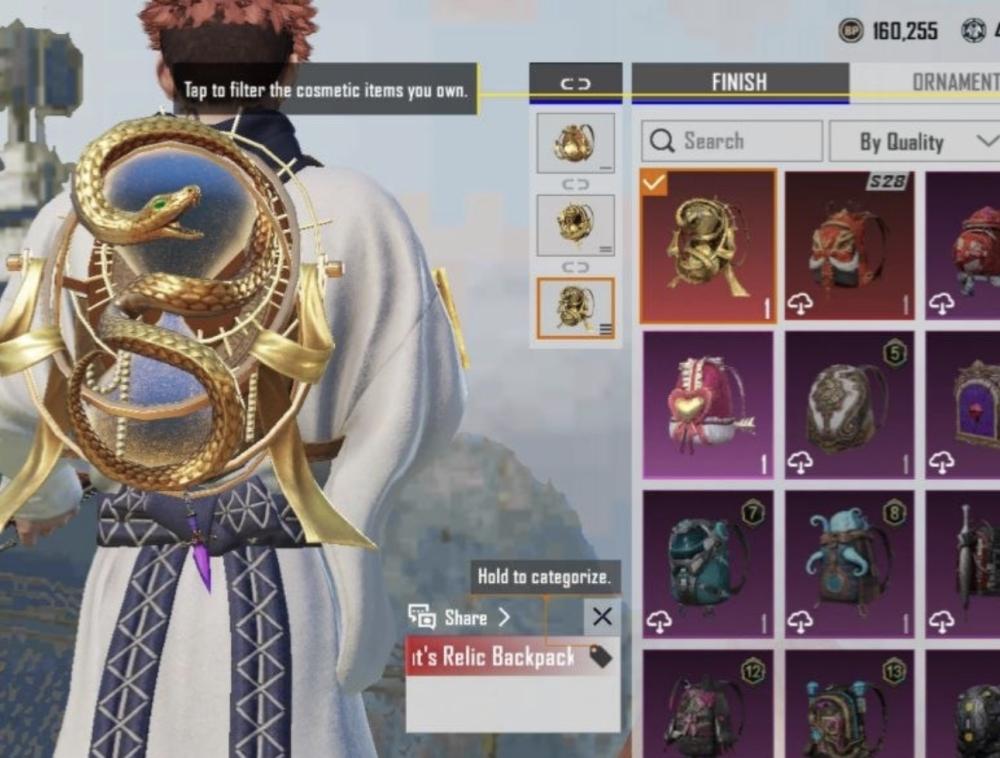Pick the level 5 ornate backpack
The height and width of the screenshot is (758, 1000).
click(850, 403)
